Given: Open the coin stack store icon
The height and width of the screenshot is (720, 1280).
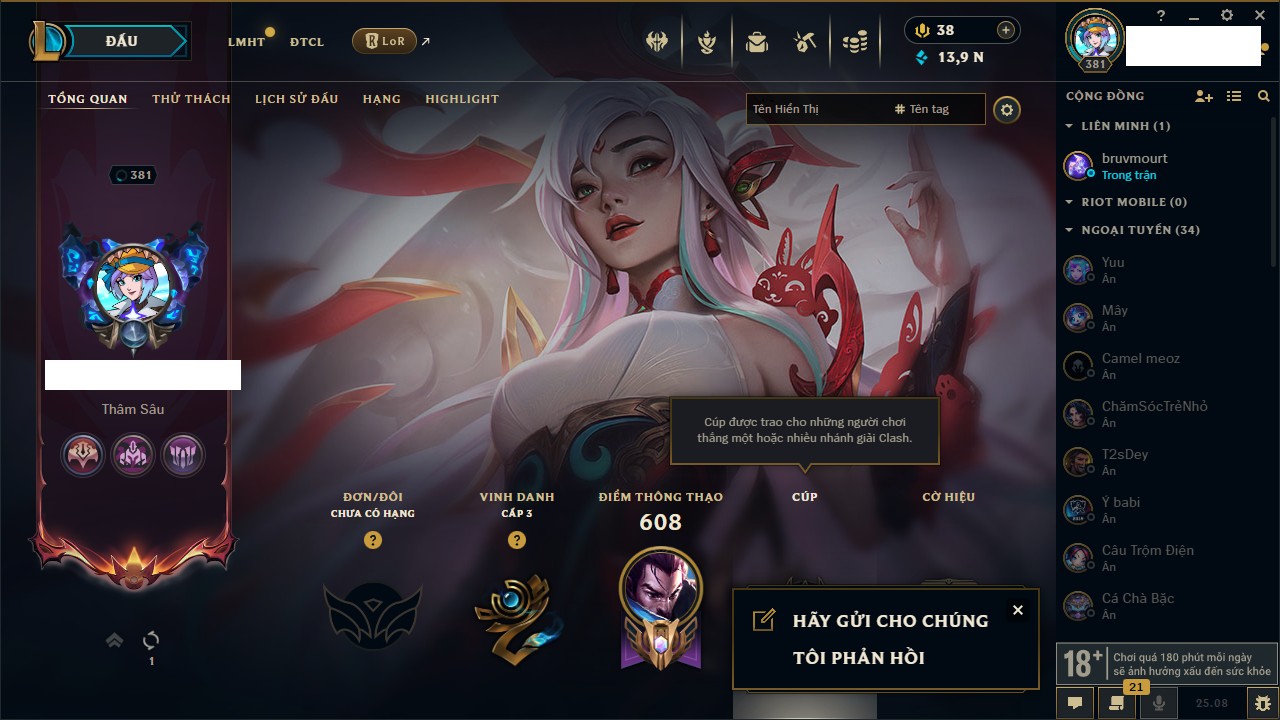Looking at the screenshot, I should pyautogui.click(x=854, y=42).
